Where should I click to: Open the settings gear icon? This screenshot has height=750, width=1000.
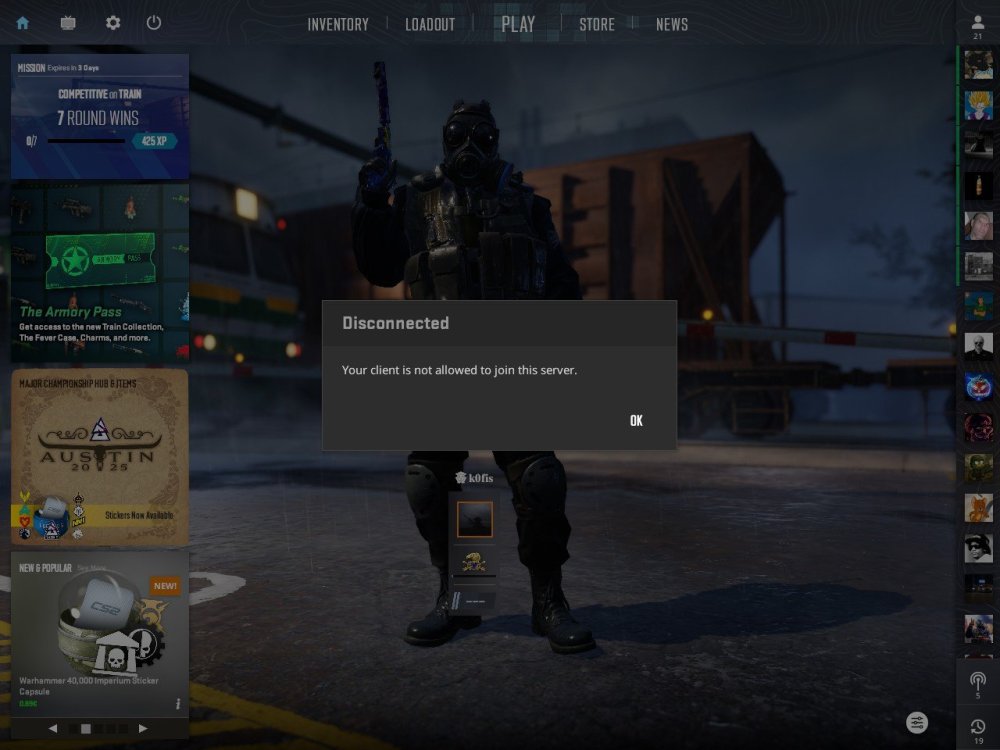113,23
